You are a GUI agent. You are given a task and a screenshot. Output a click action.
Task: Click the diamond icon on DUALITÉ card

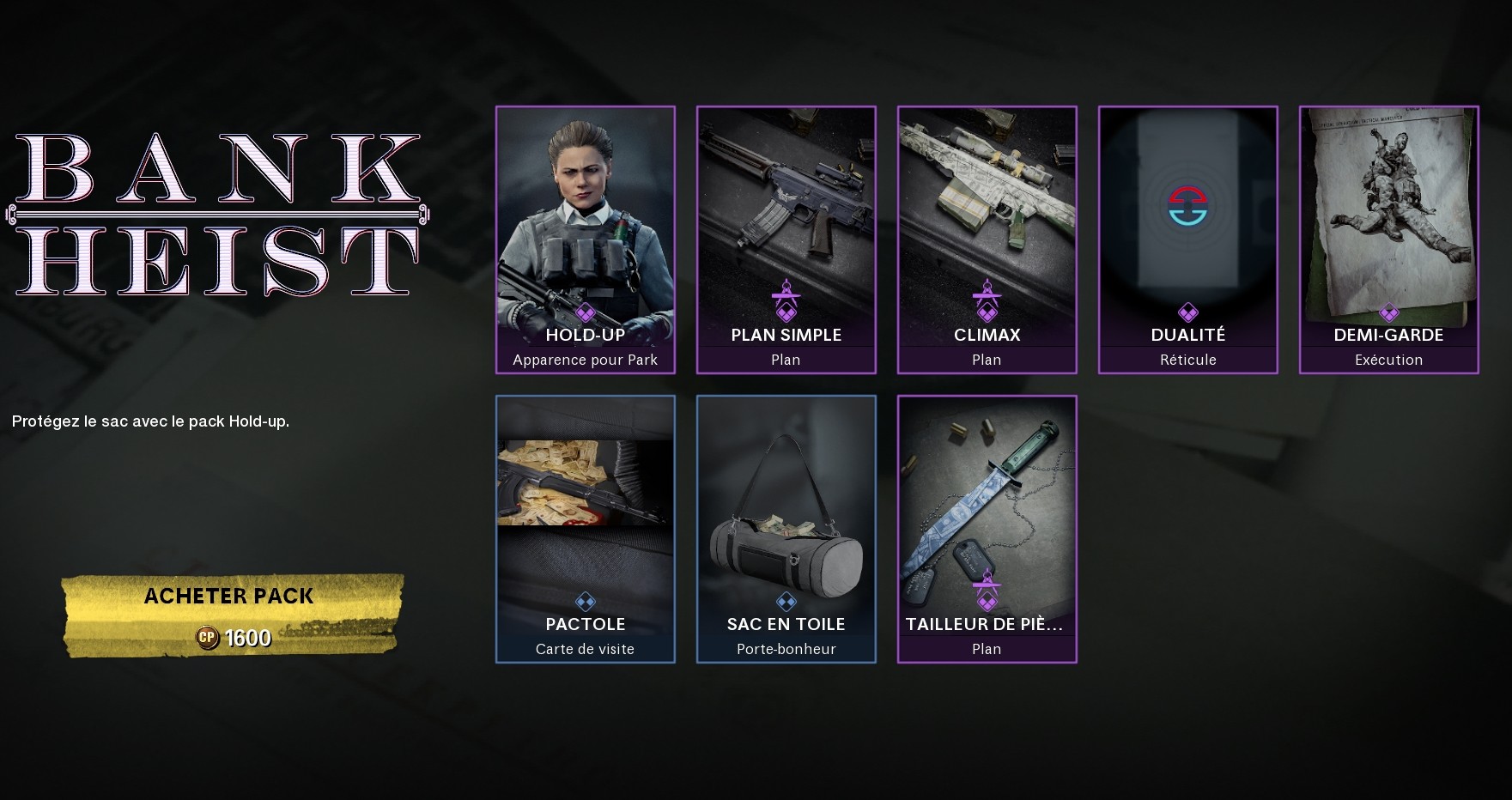pos(1187,311)
